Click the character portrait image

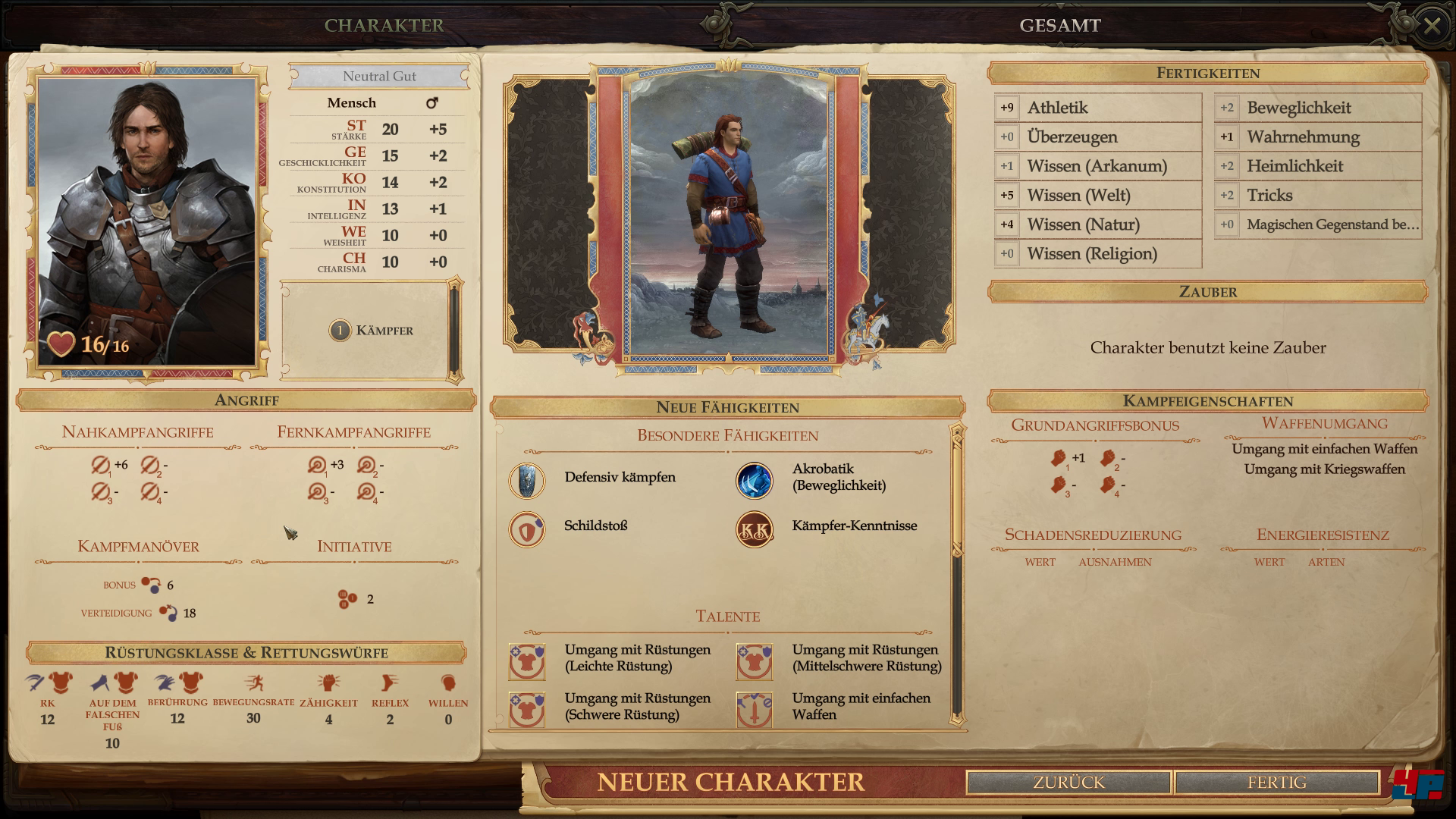(x=146, y=220)
